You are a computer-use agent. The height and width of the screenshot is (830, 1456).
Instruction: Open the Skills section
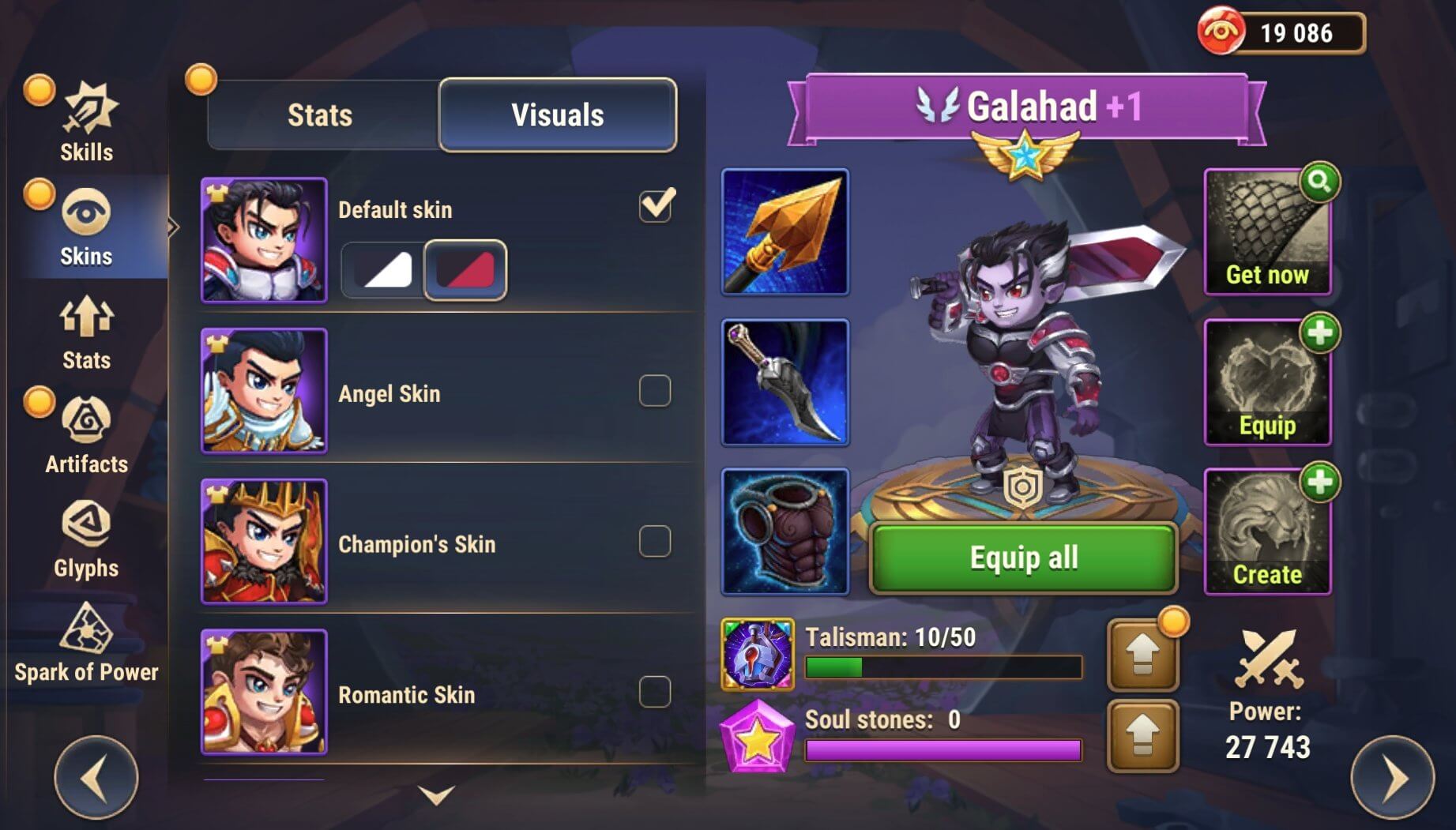click(86, 122)
